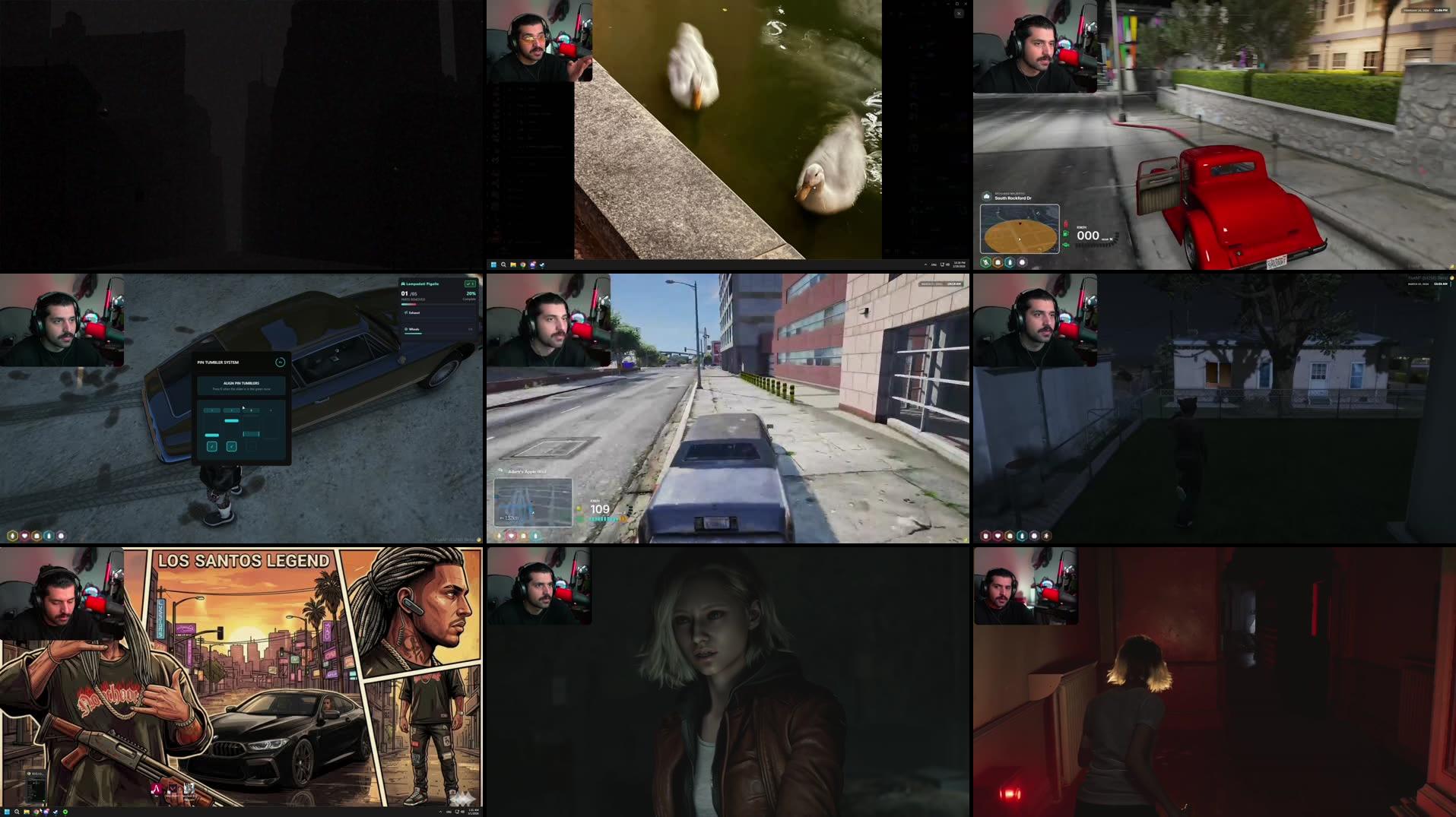Click the teal tumbler slider bar in the lockpick minigame
Image resolution: width=1456 pixels, height=817 pixels.
[232, 420]
